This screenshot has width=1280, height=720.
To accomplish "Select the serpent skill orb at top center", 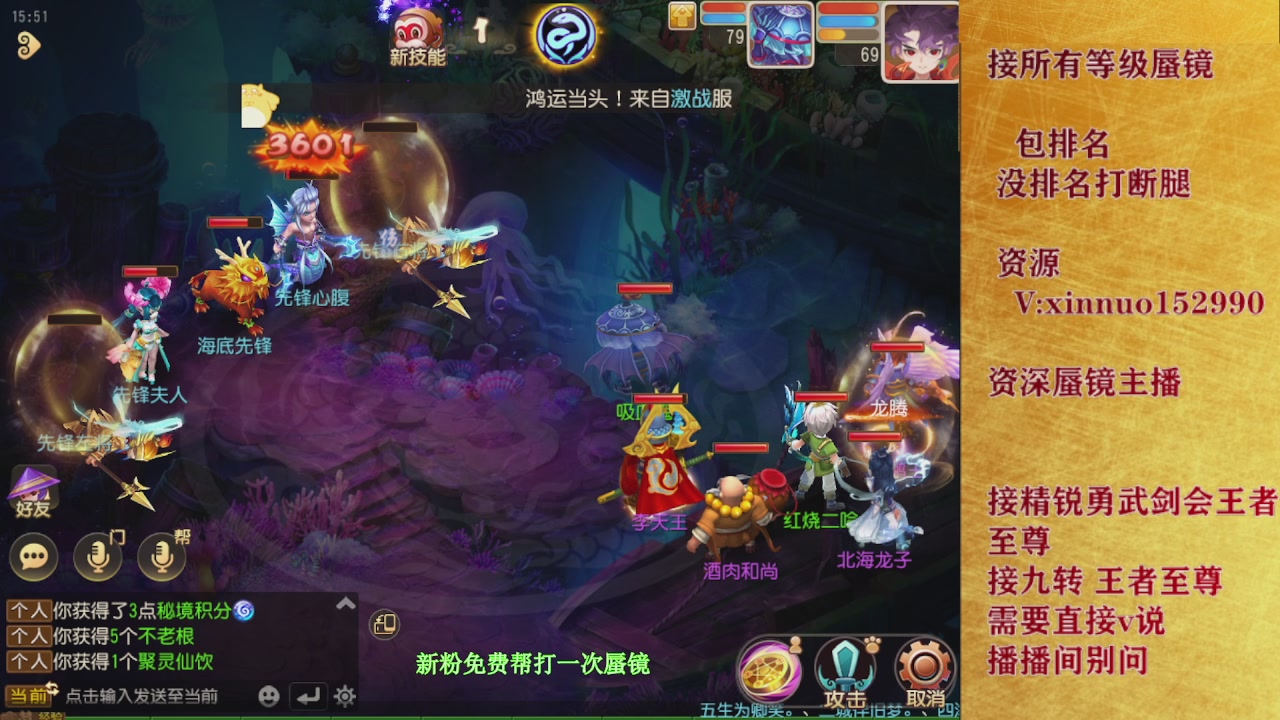I will pyautogui.click(x=566, y=33).
